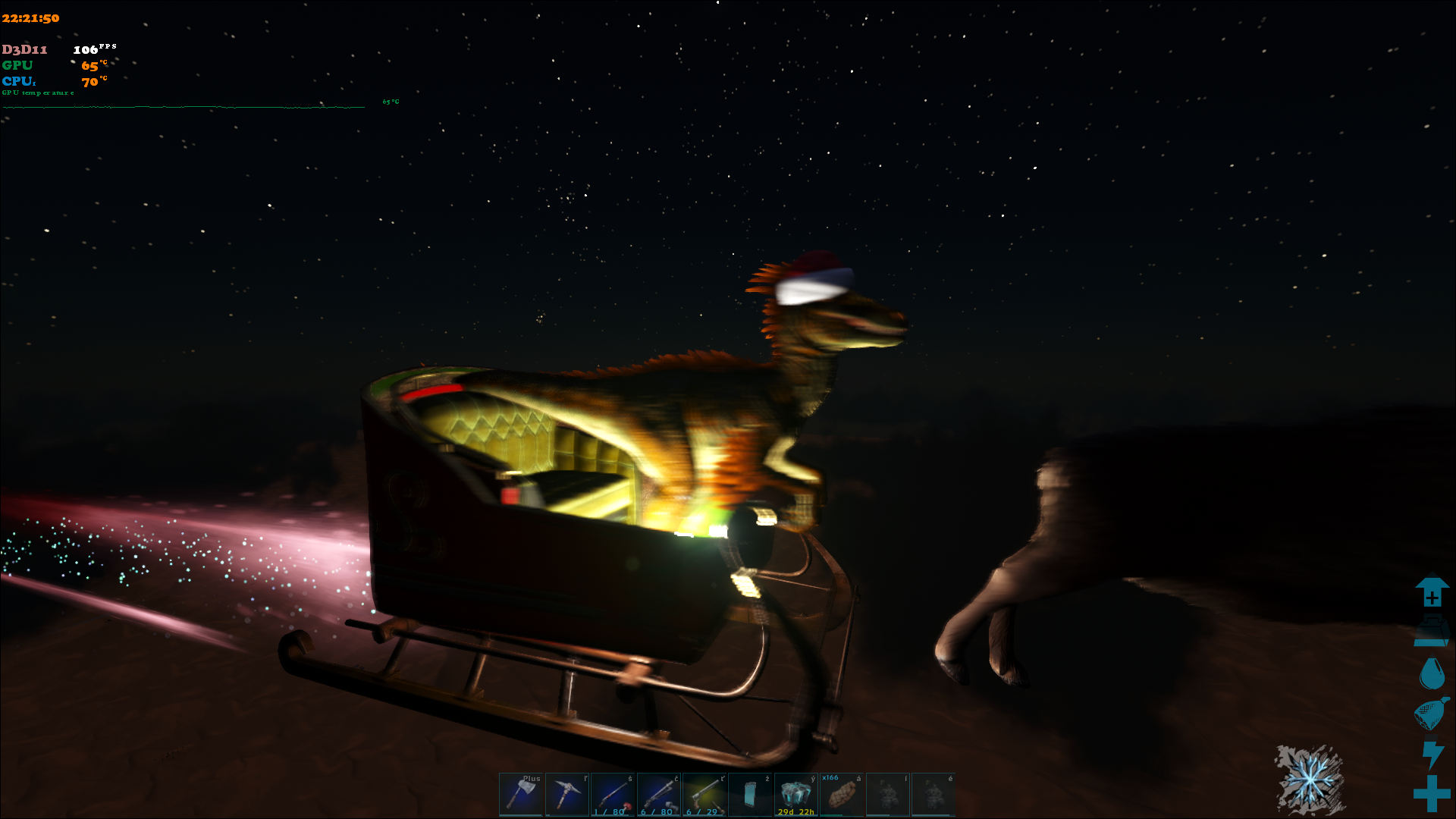This screenshot has width=1456, height=819.
Task: Use the glass panel item slot
Action: point(750,794)
